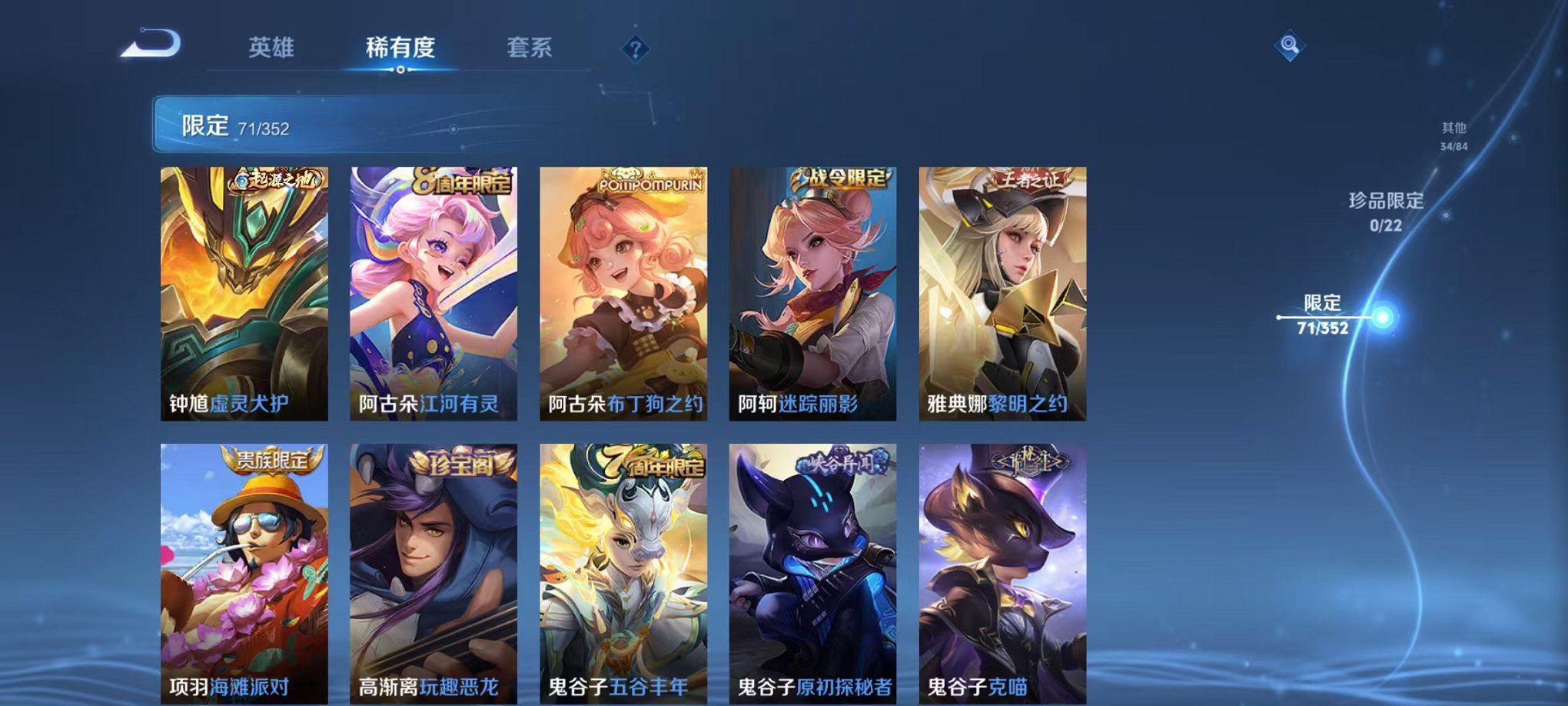Click the 王者之证 badge on 雅典娜 card
Image resolution: width=1568 pixels, height=706 pixels.
[1030, 177]
